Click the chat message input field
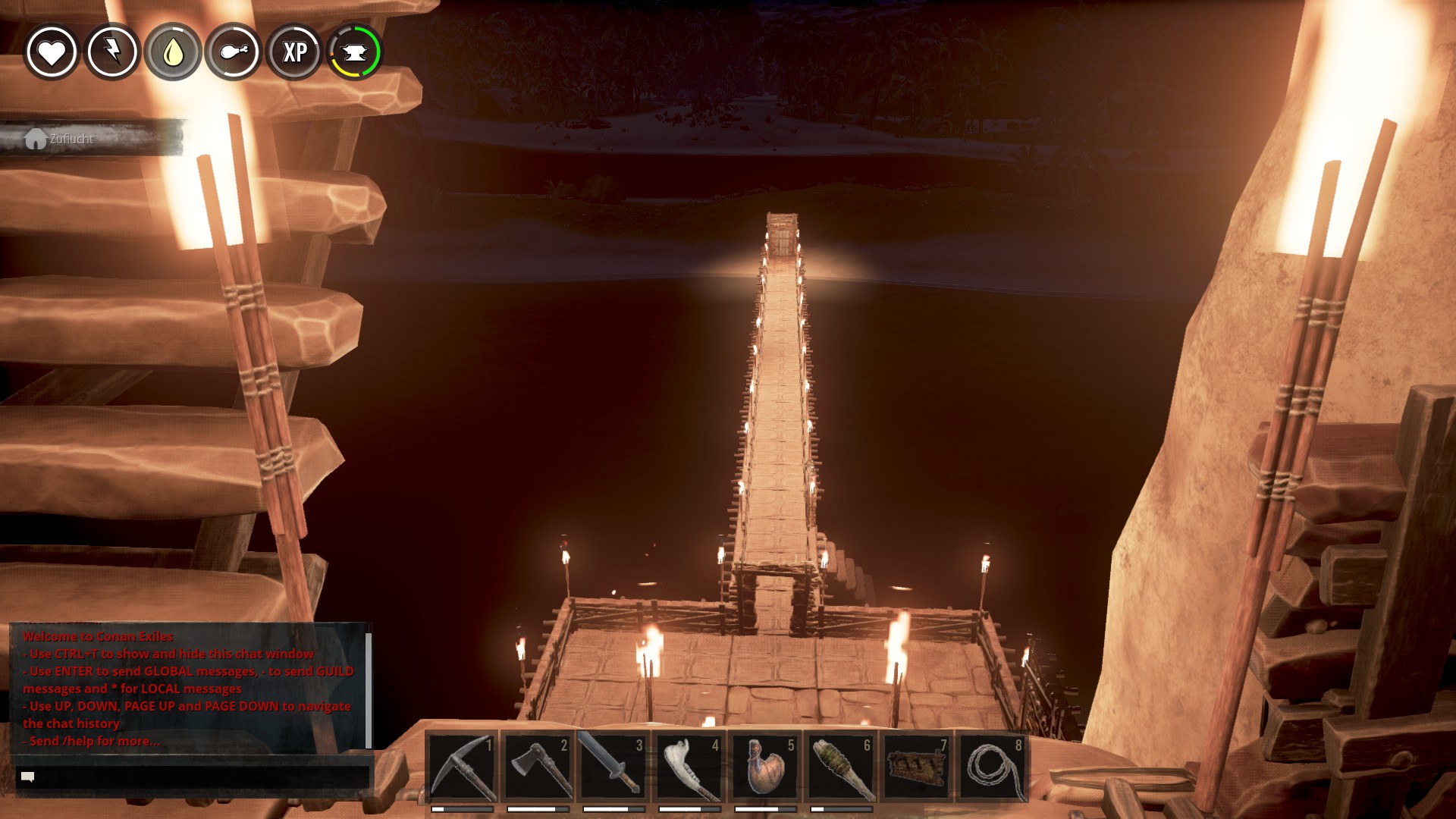The width and height of the screenshot is (1456, 819). (x=193, y=777)
